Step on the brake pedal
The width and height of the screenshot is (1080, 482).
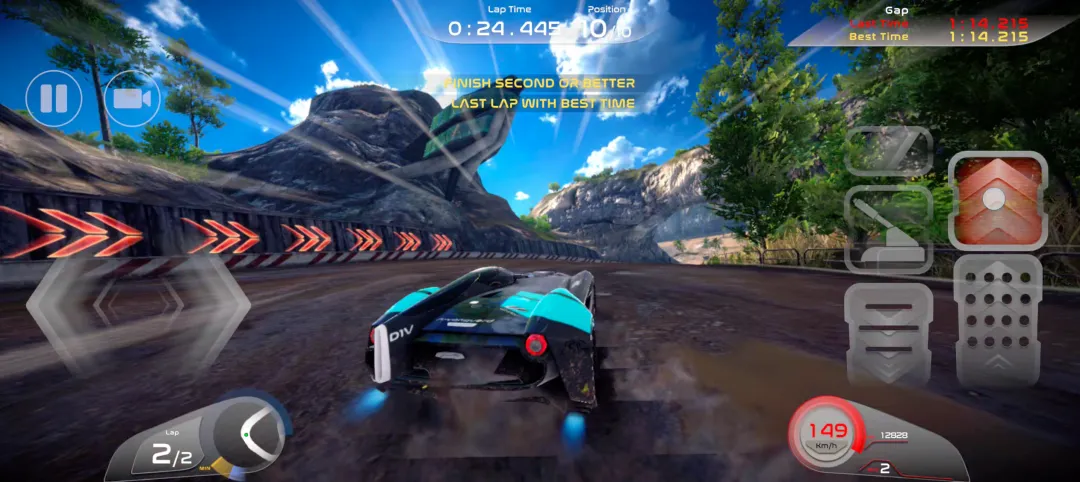889,333
